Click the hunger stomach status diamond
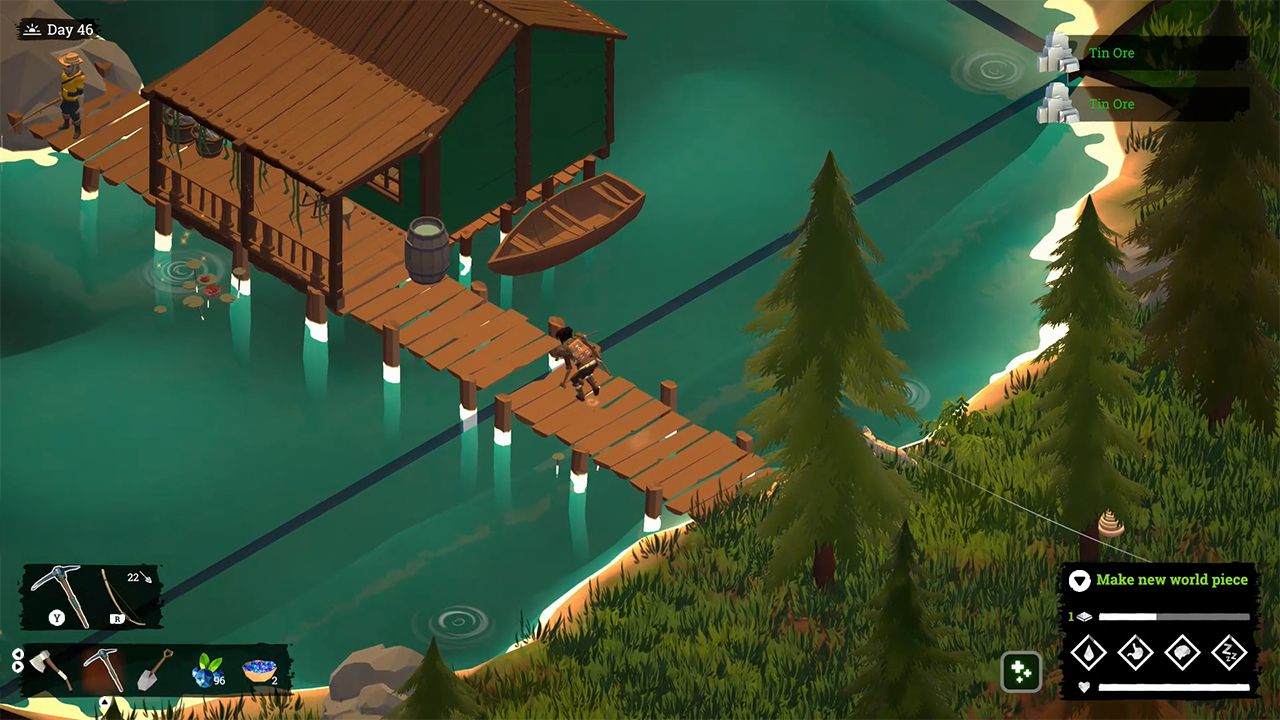The image size is (1280, 720). click(x=1136, y=652)
